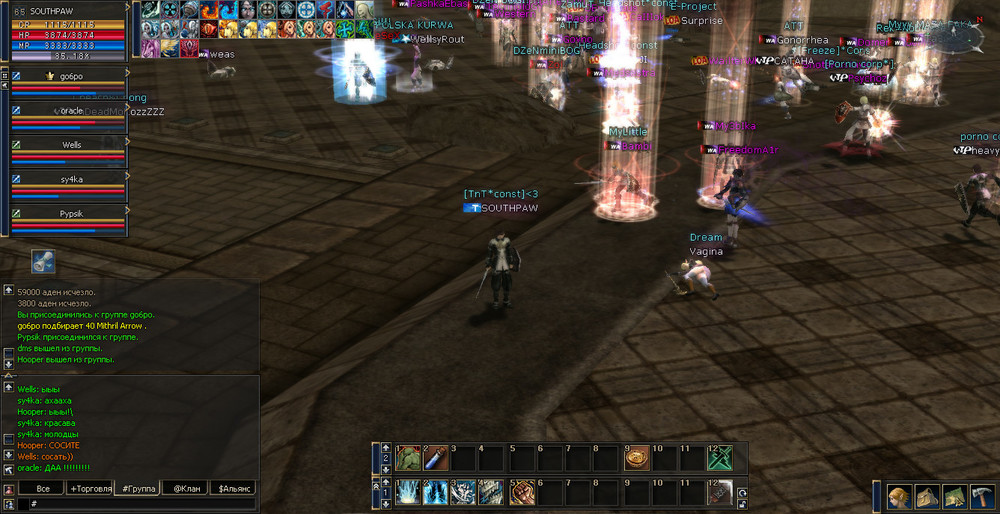This screenshot has height=514, width=1000.
Task: Click the scroll quest icon above chat
Action: coord(43,261)
